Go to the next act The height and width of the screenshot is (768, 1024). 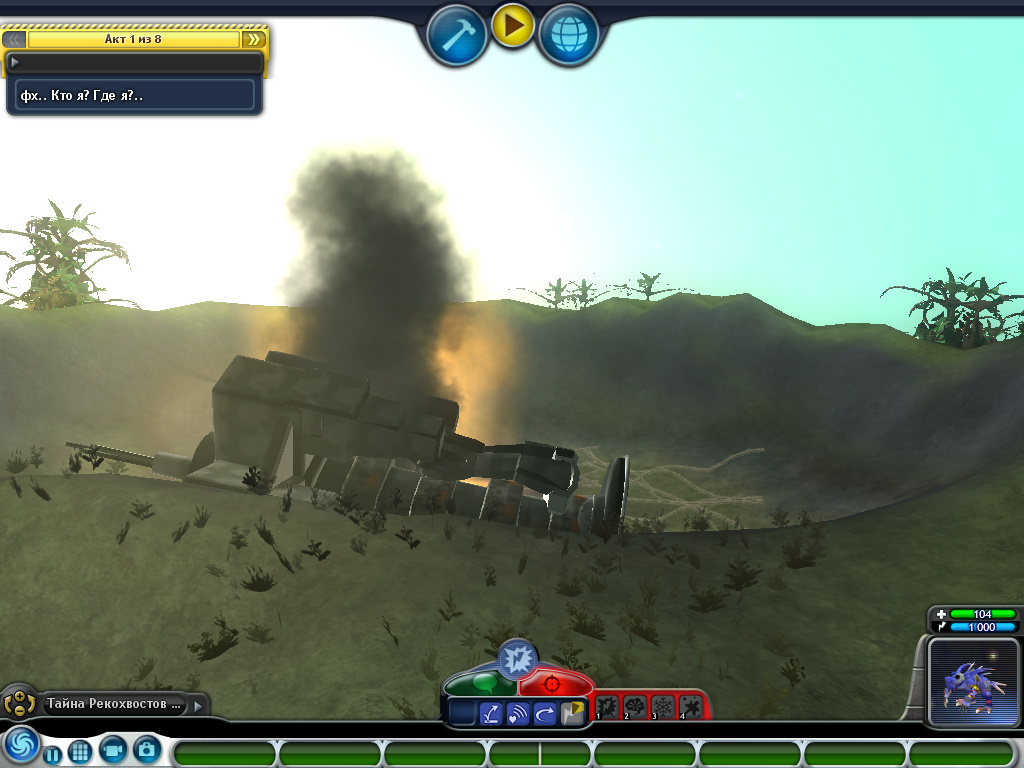[x=254, y=39]
